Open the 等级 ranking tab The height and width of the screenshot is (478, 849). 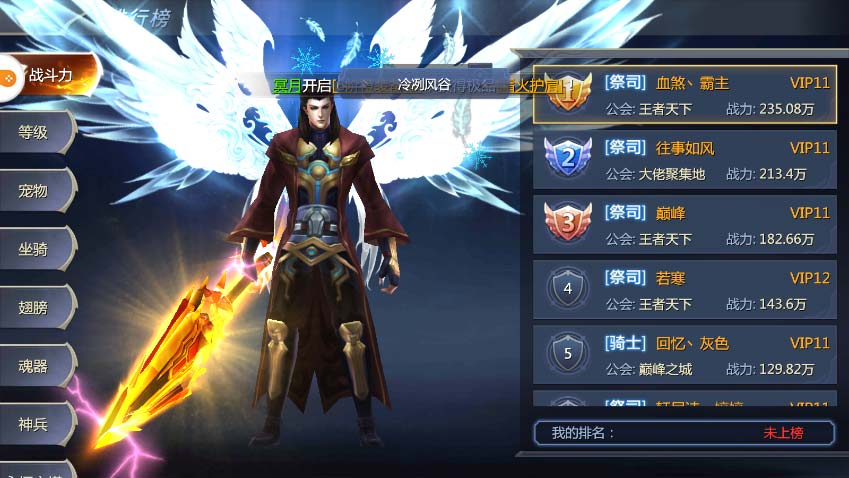click(x=36, y=132)
